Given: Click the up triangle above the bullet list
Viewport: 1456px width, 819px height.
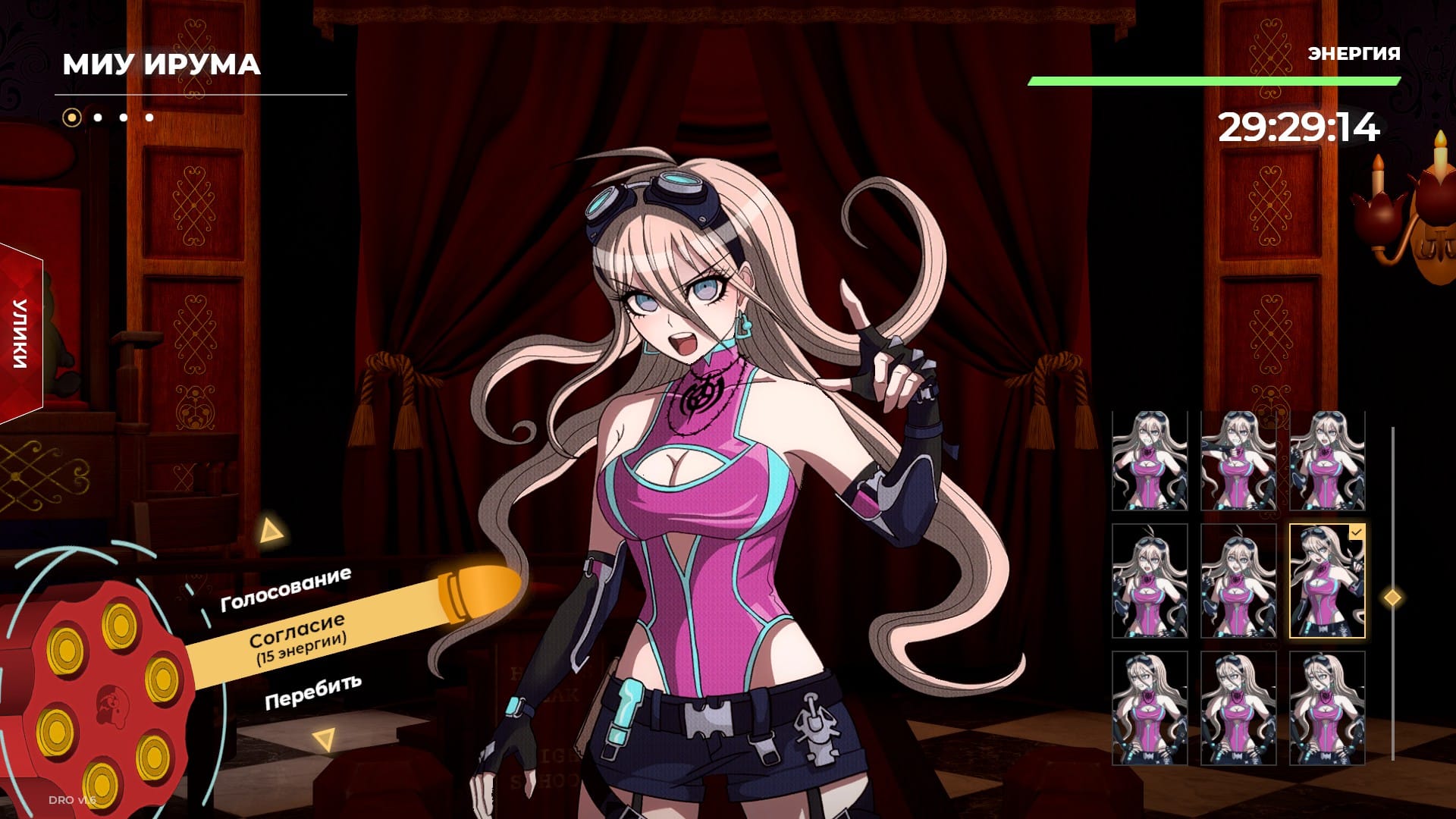Looking at the screenshot, I should 270,531.
